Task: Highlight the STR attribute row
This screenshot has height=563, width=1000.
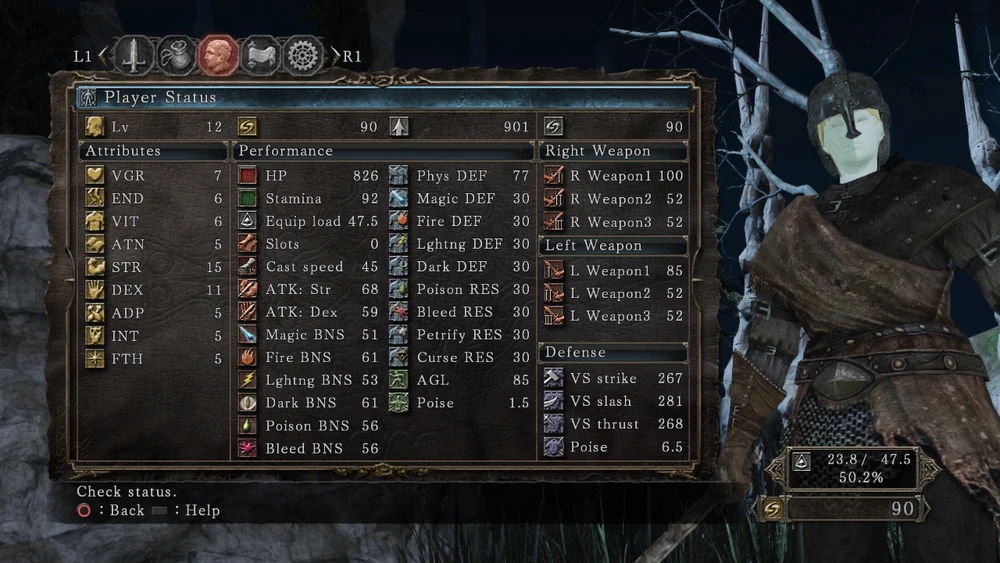Action: click(x=154, y=267)
